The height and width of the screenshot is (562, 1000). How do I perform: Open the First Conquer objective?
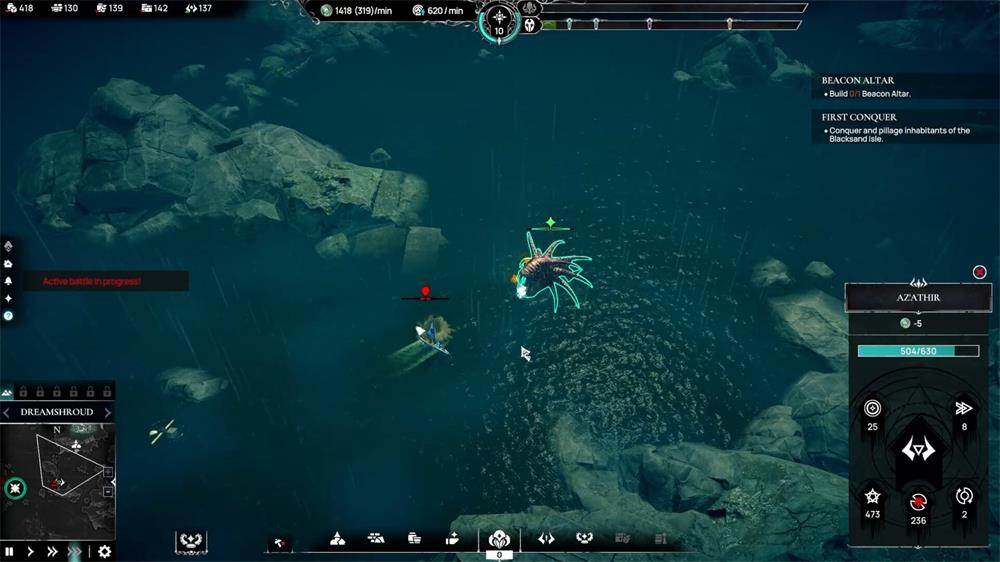pos(859,117)
